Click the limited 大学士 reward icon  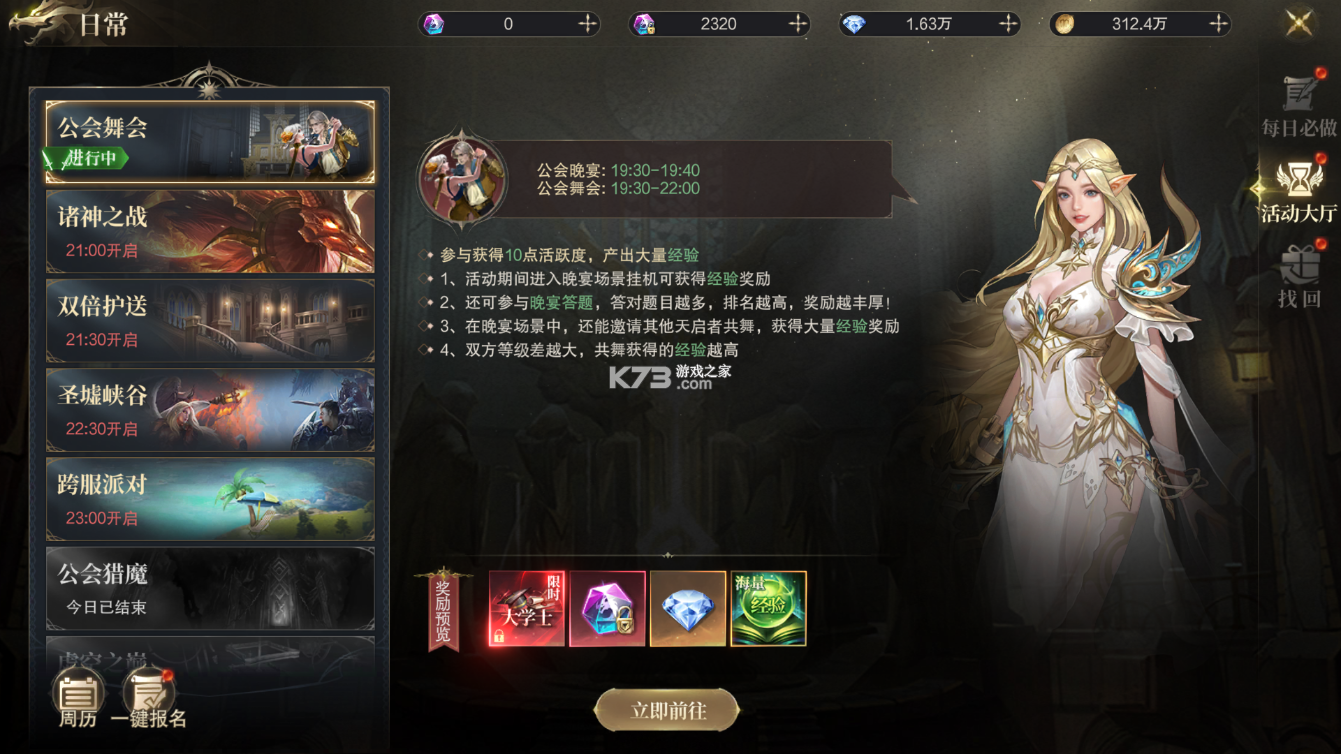(x=524, y=607)
